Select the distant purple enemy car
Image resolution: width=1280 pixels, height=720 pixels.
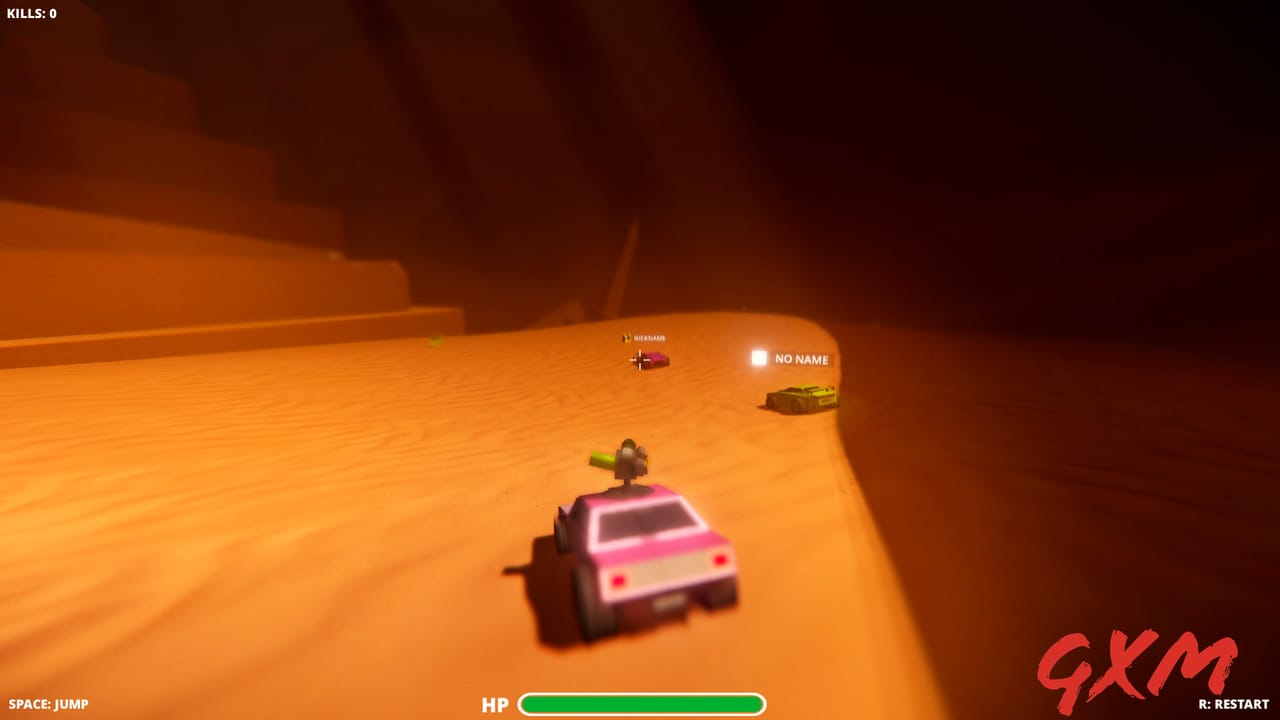655,358
